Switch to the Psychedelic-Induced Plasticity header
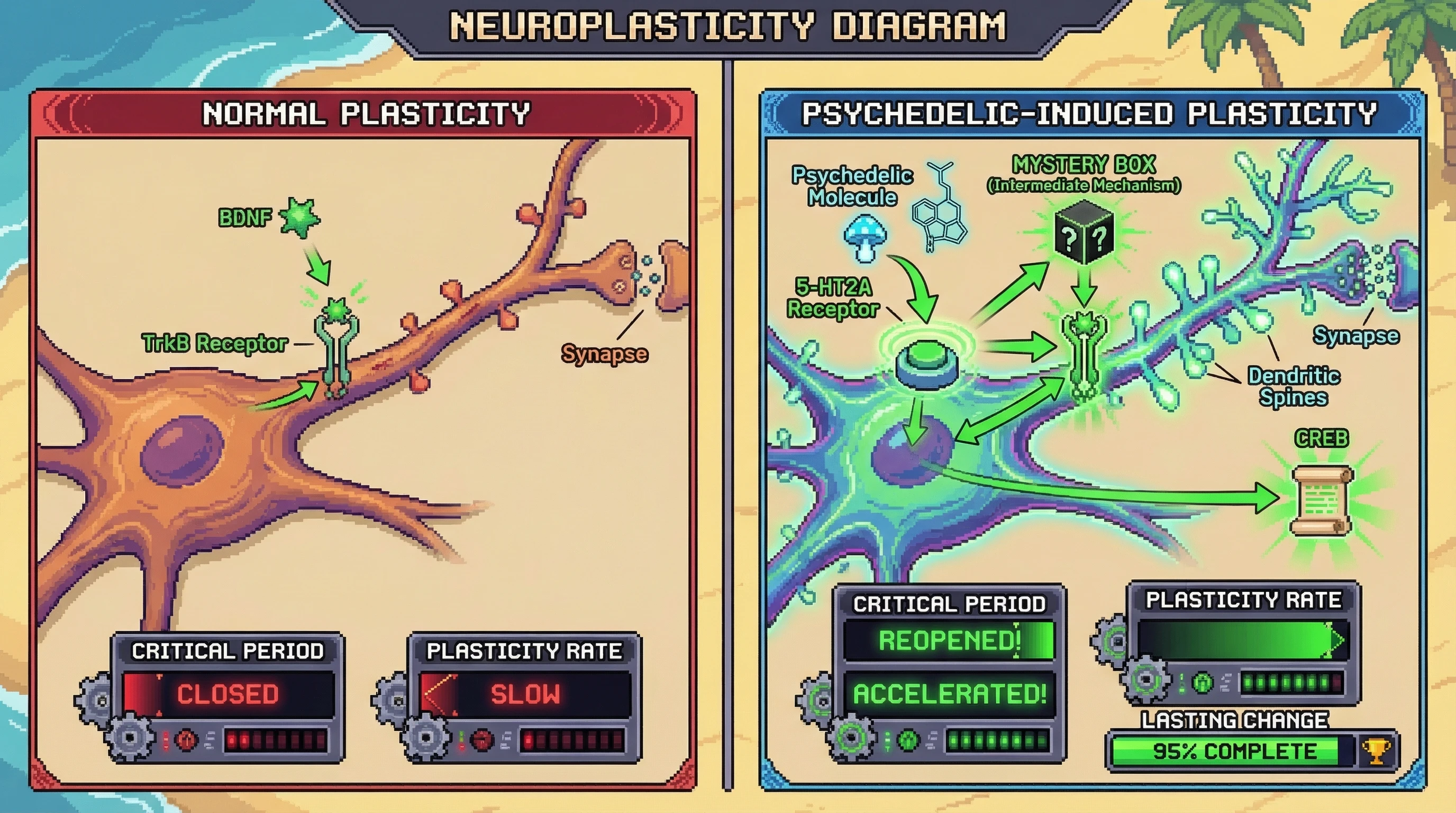This screenshot has height=813, width=1456. (1089, 113)
